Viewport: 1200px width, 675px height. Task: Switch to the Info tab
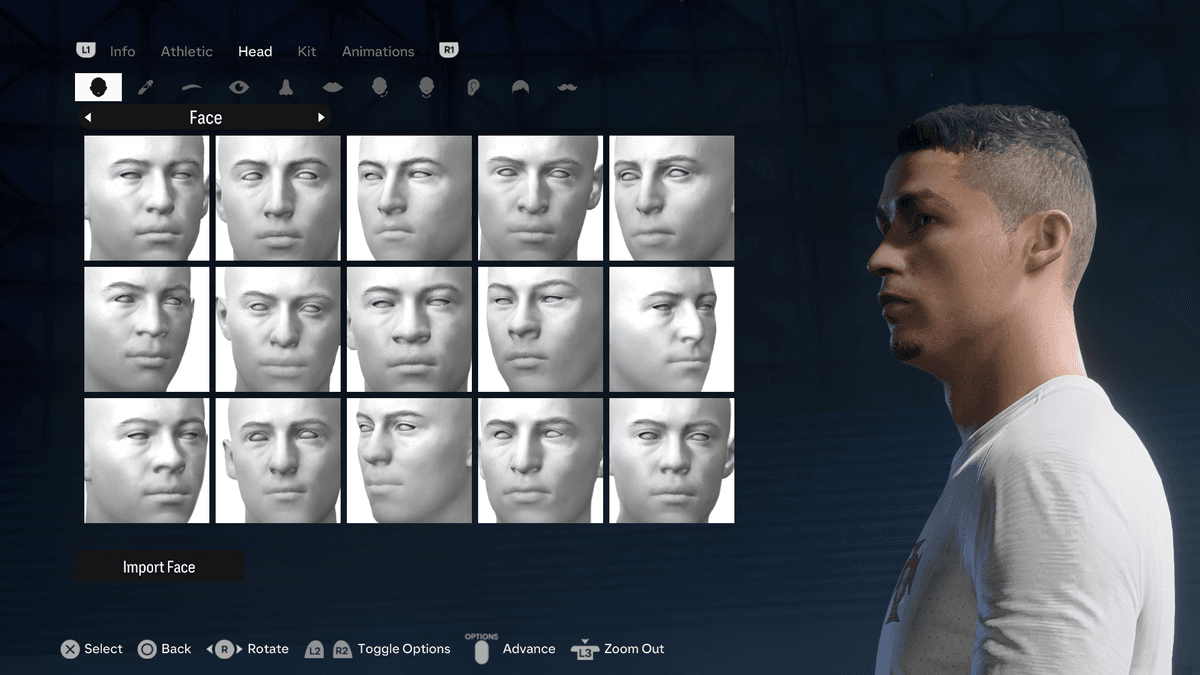pos(122,51)
